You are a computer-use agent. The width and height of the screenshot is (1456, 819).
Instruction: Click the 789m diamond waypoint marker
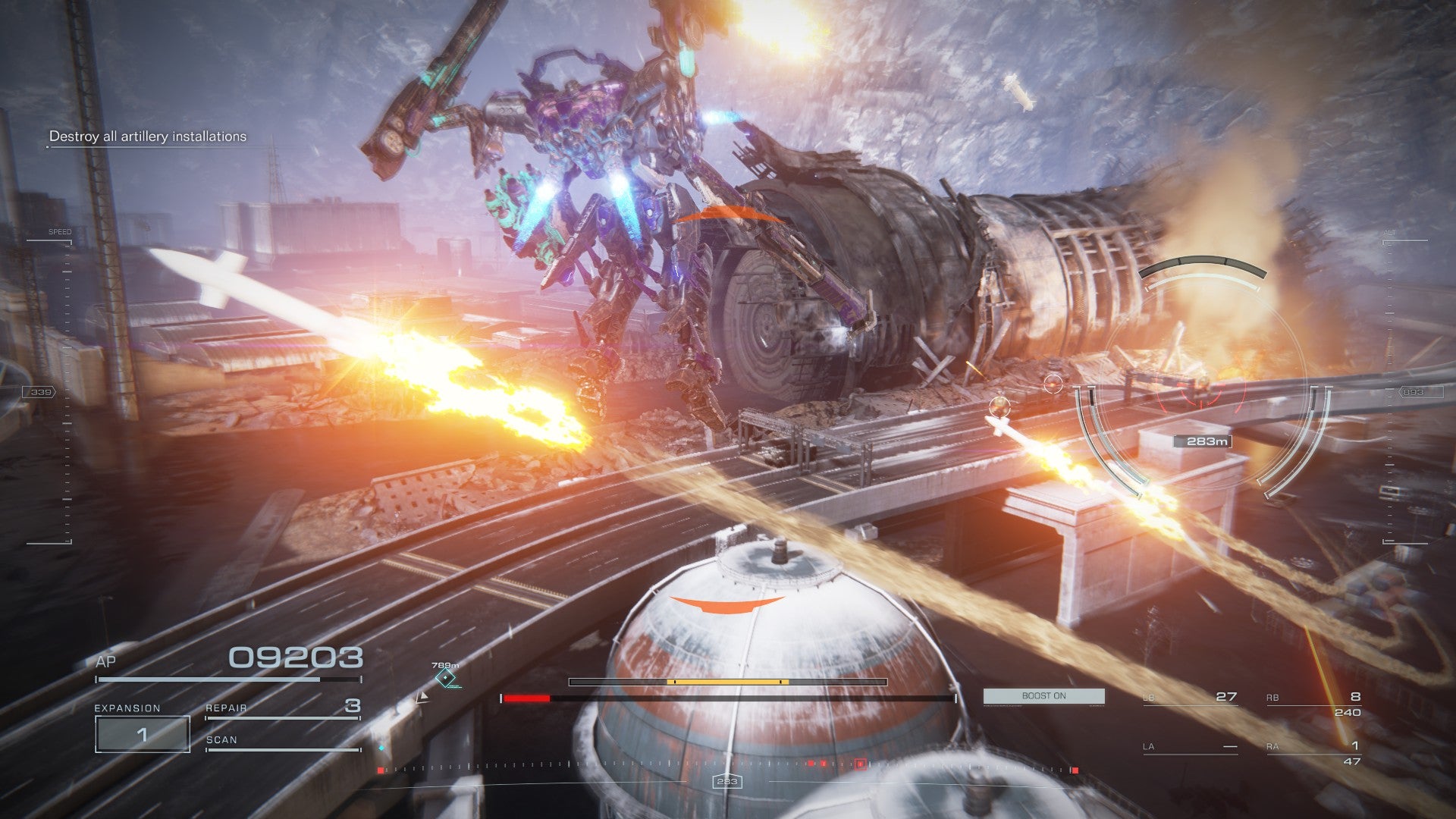pos(446,679)
